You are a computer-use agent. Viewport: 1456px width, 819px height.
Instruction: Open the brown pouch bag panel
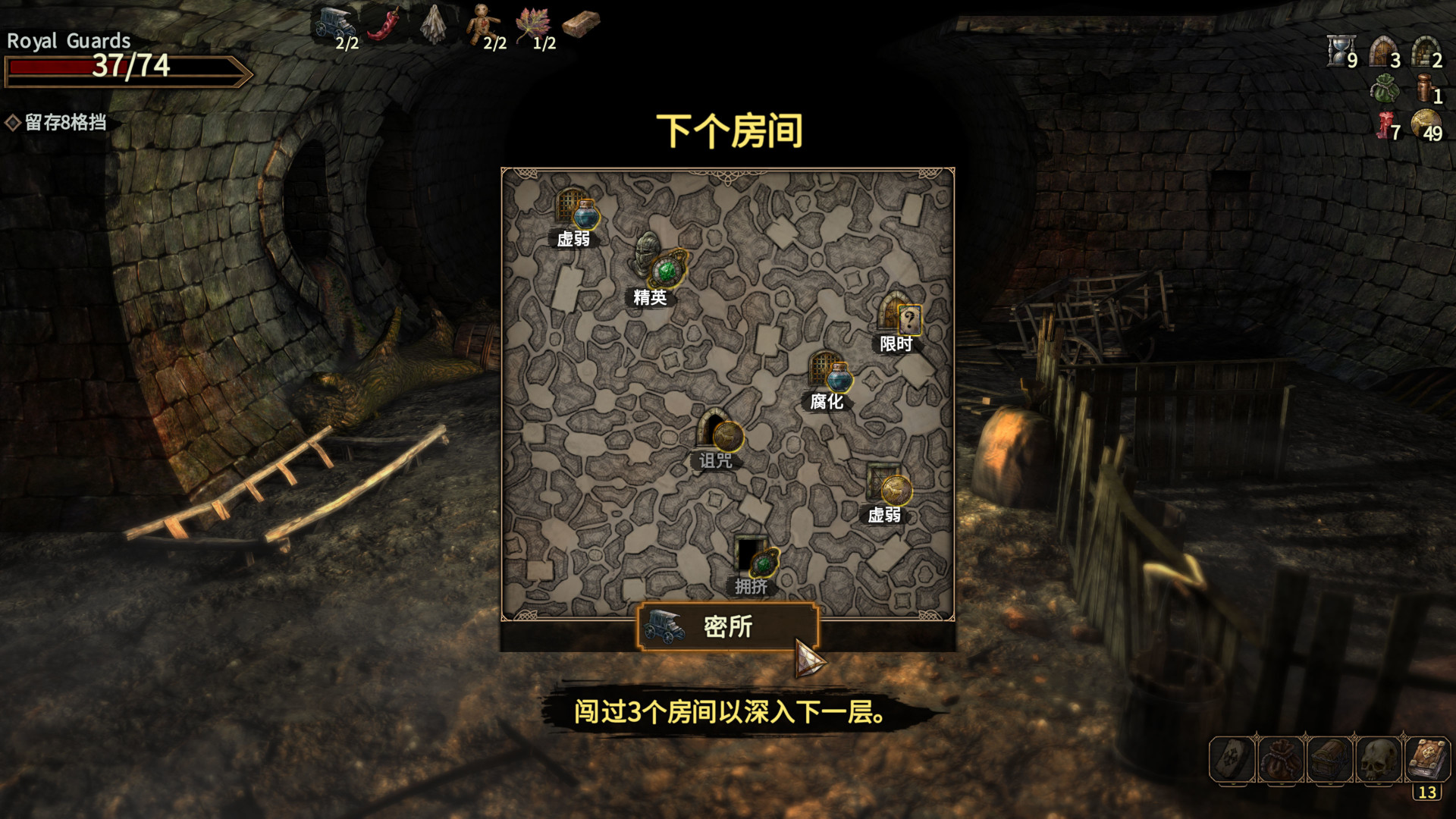(1281, 759)
